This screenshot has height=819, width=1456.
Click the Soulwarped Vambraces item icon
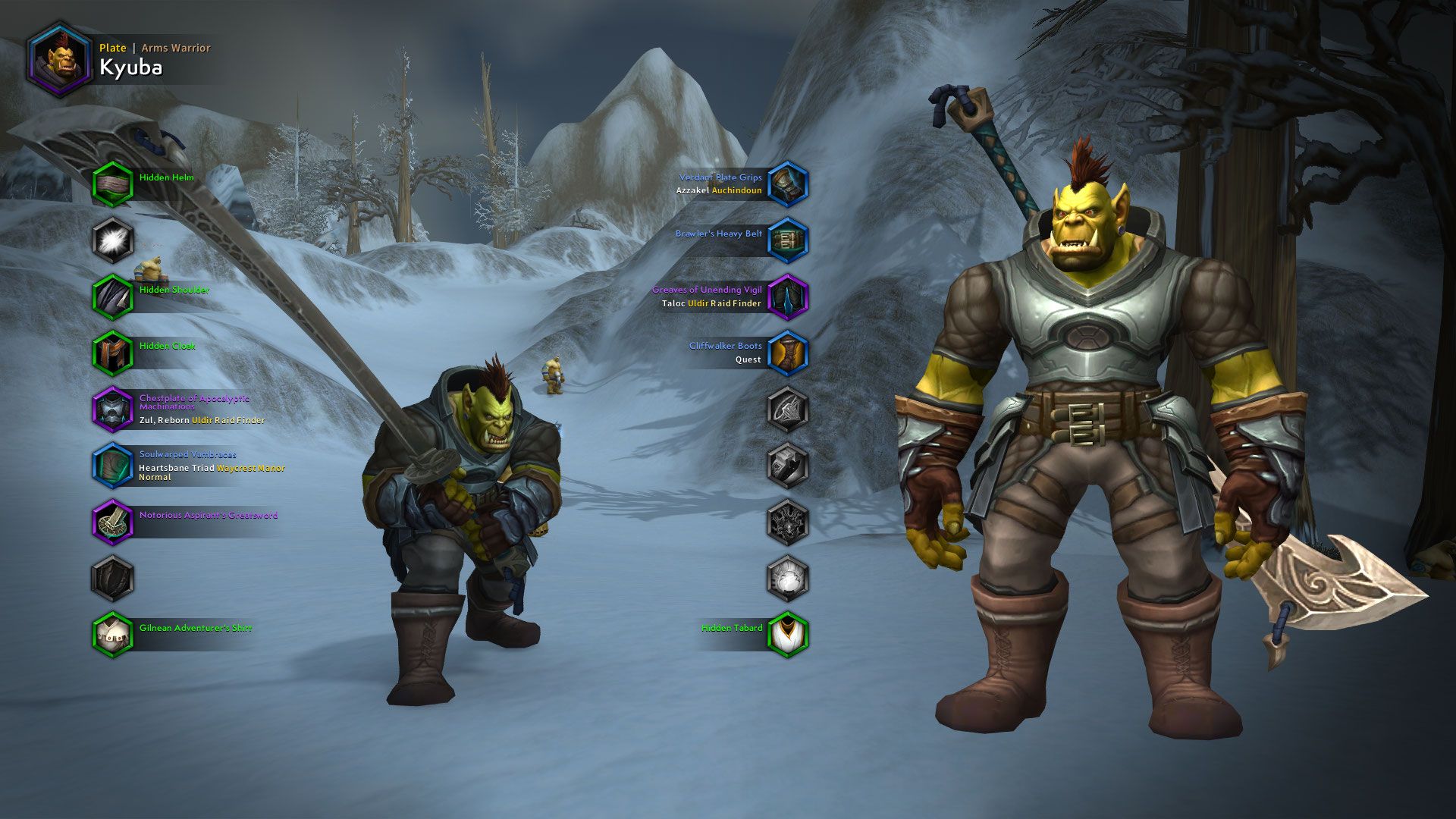pyautogui.click(x=112, y=465)
